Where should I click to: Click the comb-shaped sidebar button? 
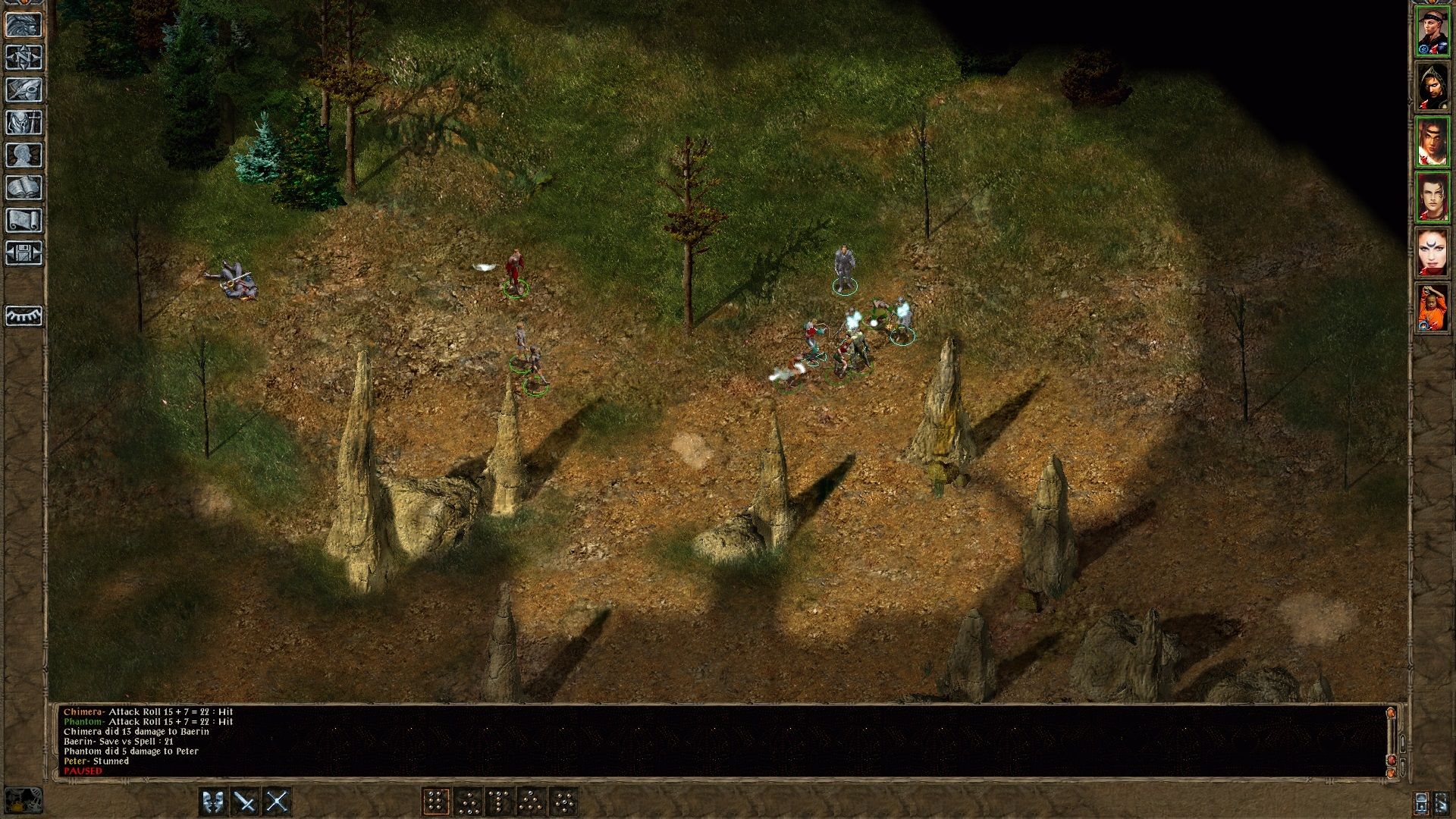coord(24,315)
